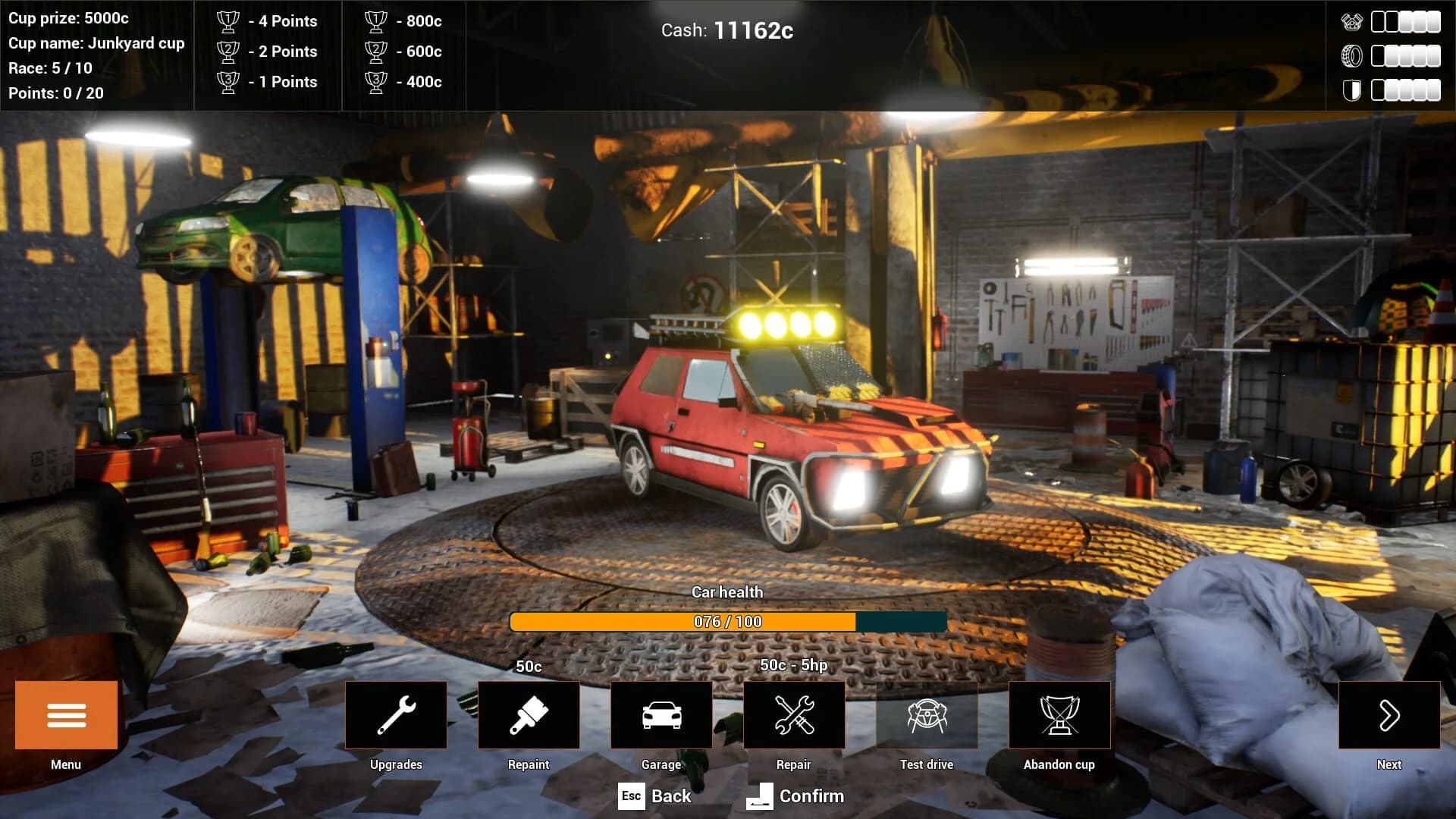This screenshot has height=819, width=1456.
Task: Click the Car health progress bar
Action: tap(726, 620)
